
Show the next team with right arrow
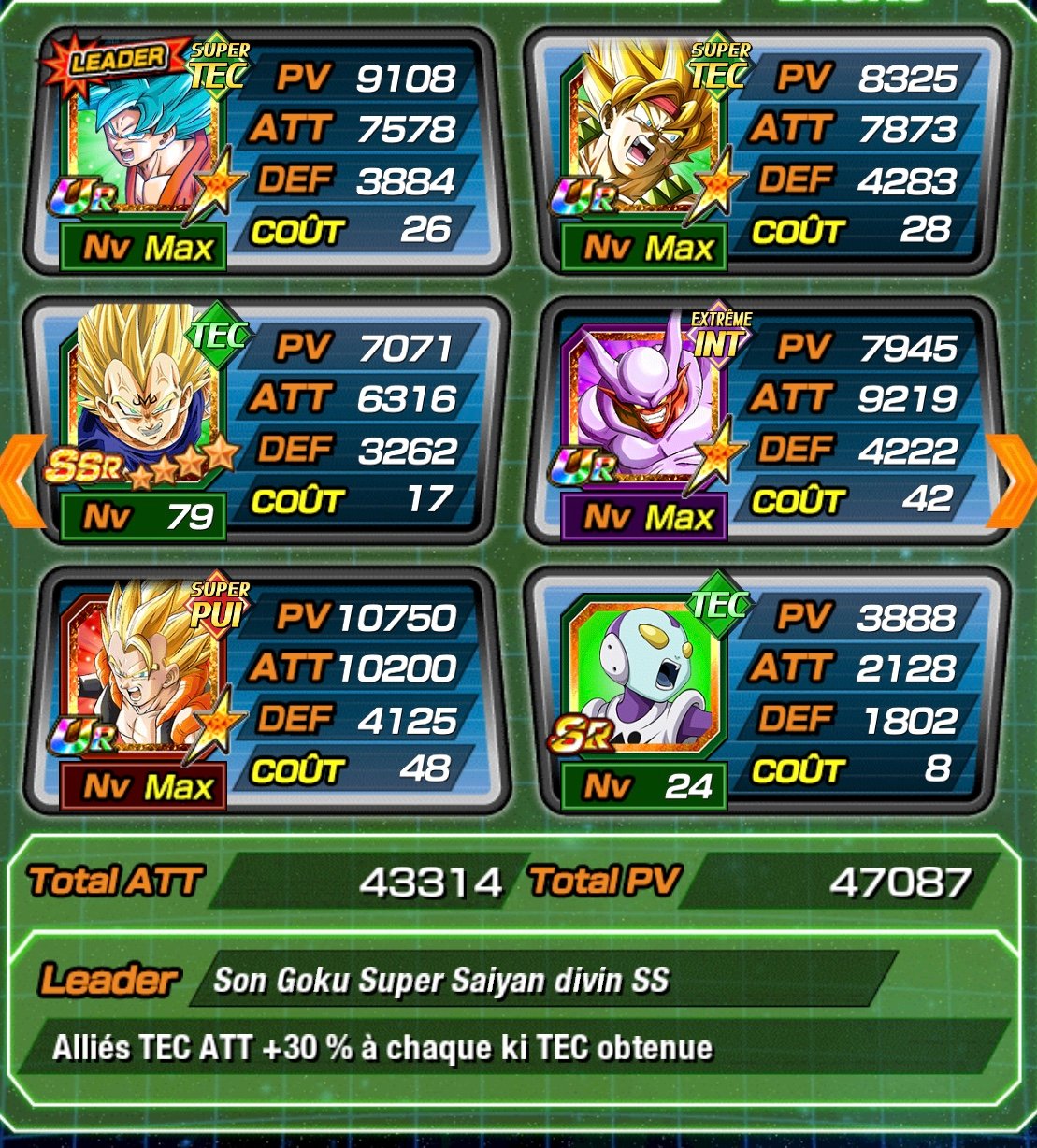click(1014, 480)
